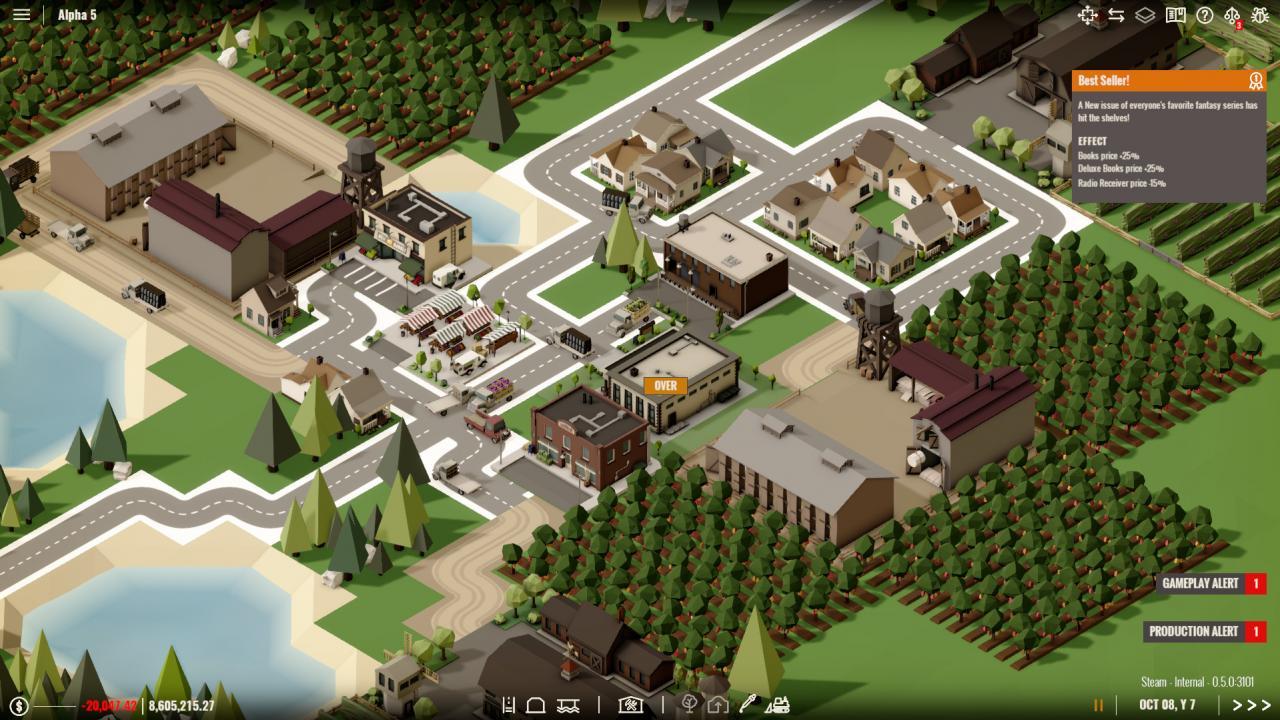Screen dimensions: 1280x720
Task: Select the bridge construction tool
Action: pyautogui.click(x=568, y=704)
